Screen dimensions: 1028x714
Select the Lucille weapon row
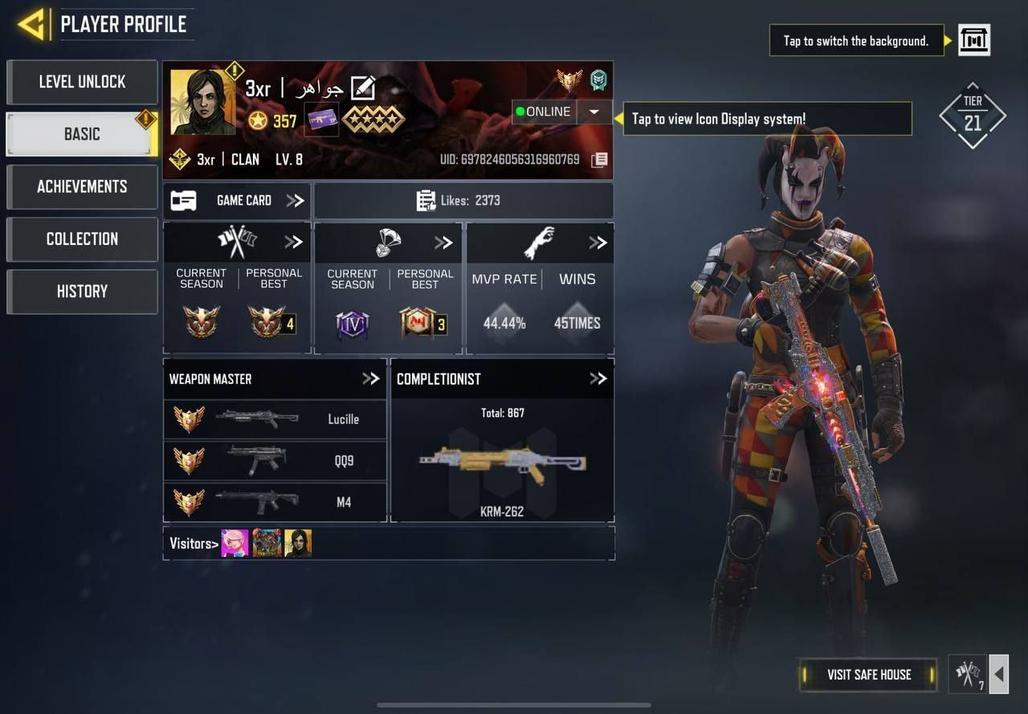click(275, 419)
